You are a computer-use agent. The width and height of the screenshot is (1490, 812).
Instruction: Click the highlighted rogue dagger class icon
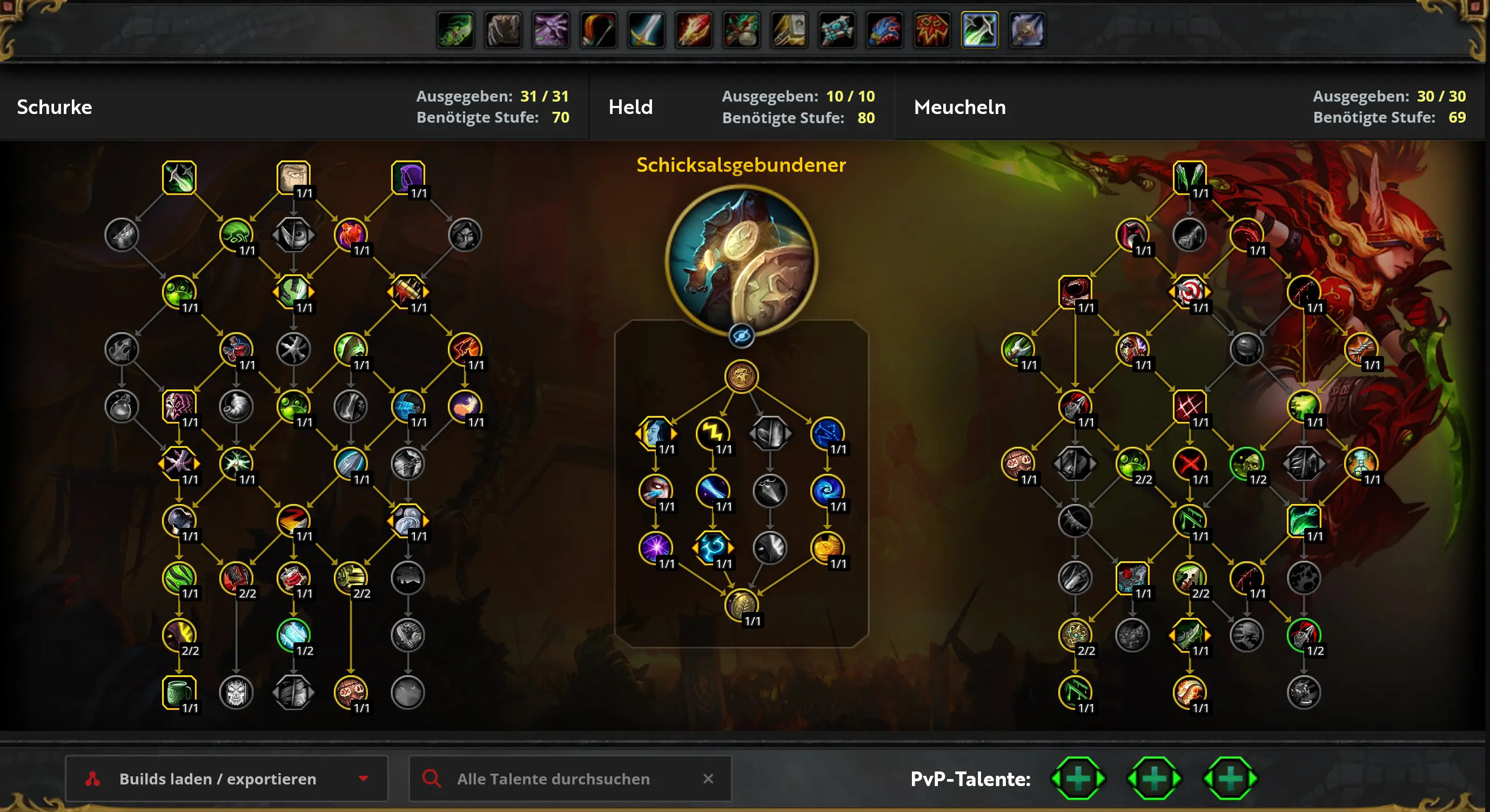click(979, 30)
